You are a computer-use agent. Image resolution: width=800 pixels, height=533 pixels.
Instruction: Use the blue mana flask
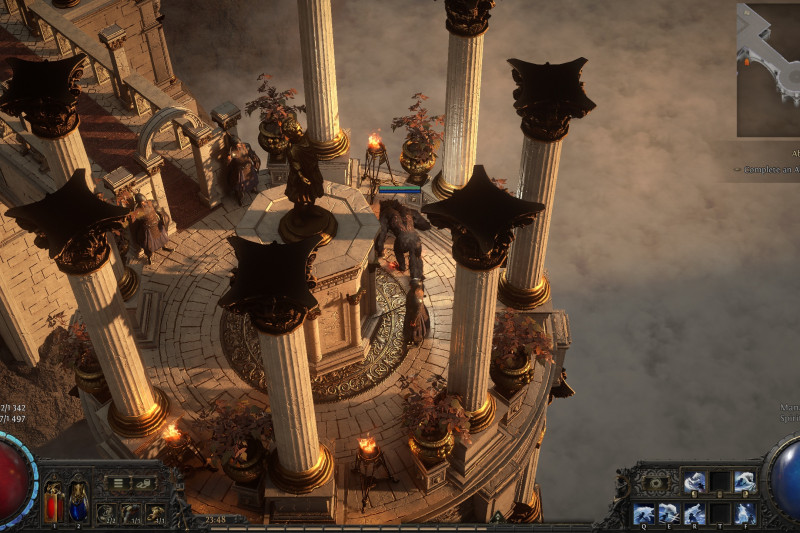(x=77, y=501)
